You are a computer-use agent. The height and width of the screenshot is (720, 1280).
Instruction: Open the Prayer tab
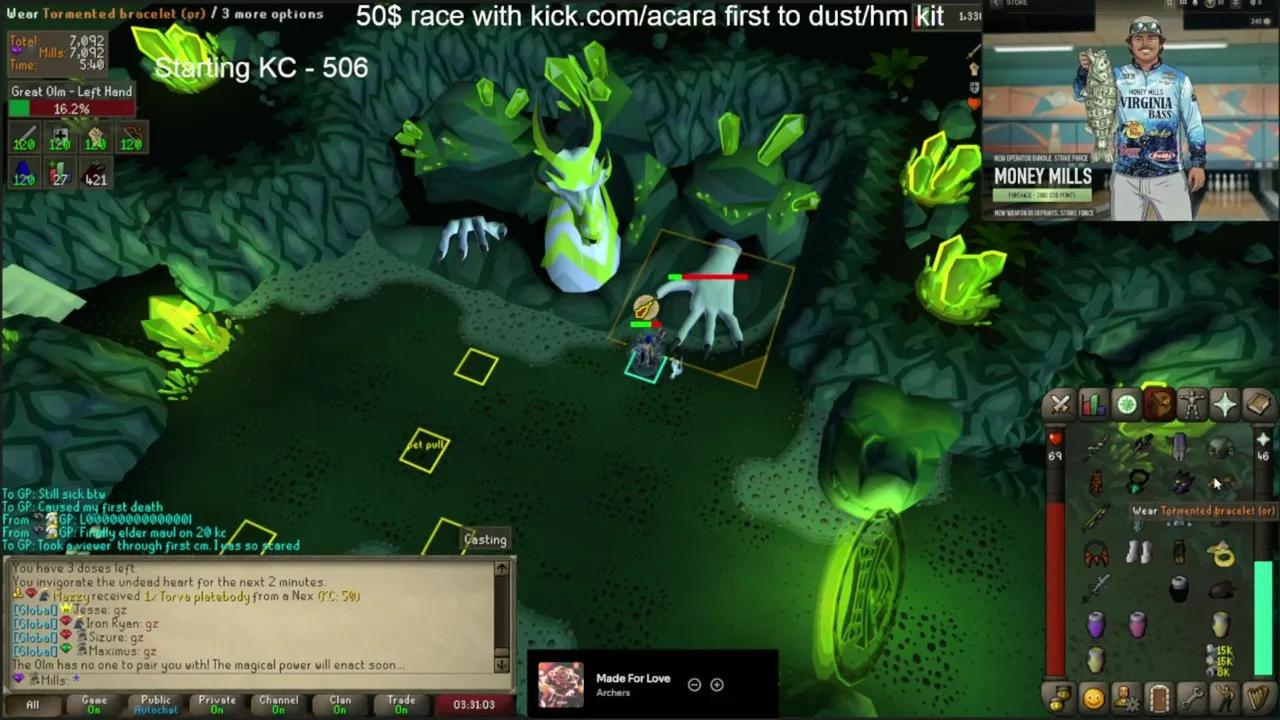[x=1225, y=403]
